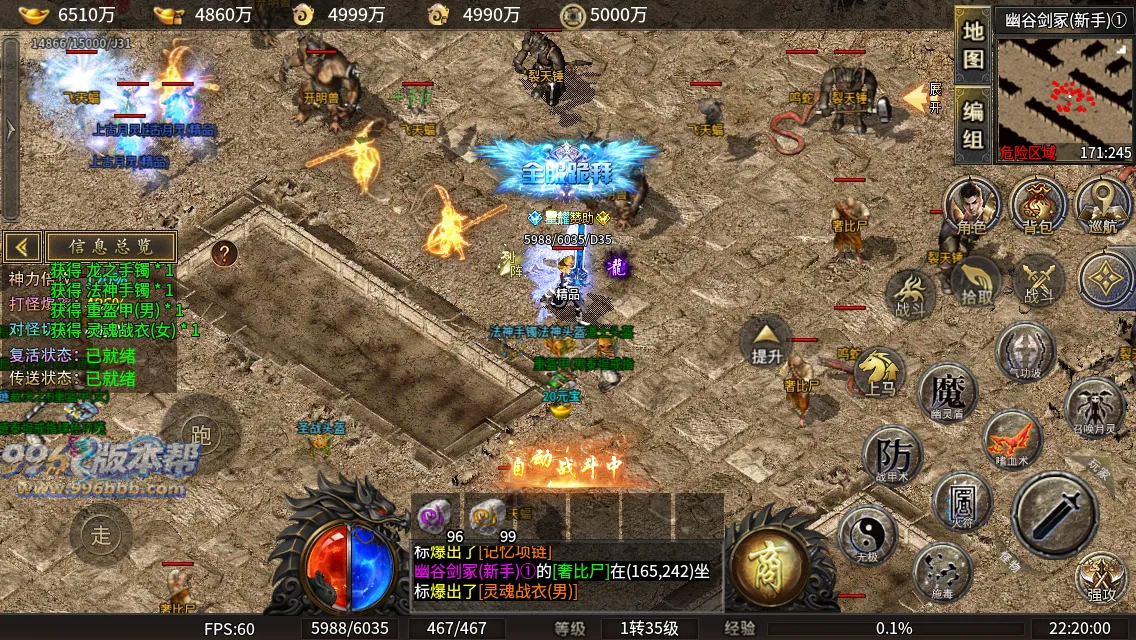Activate the 无极 yin-yang skill

pos(866,533)
